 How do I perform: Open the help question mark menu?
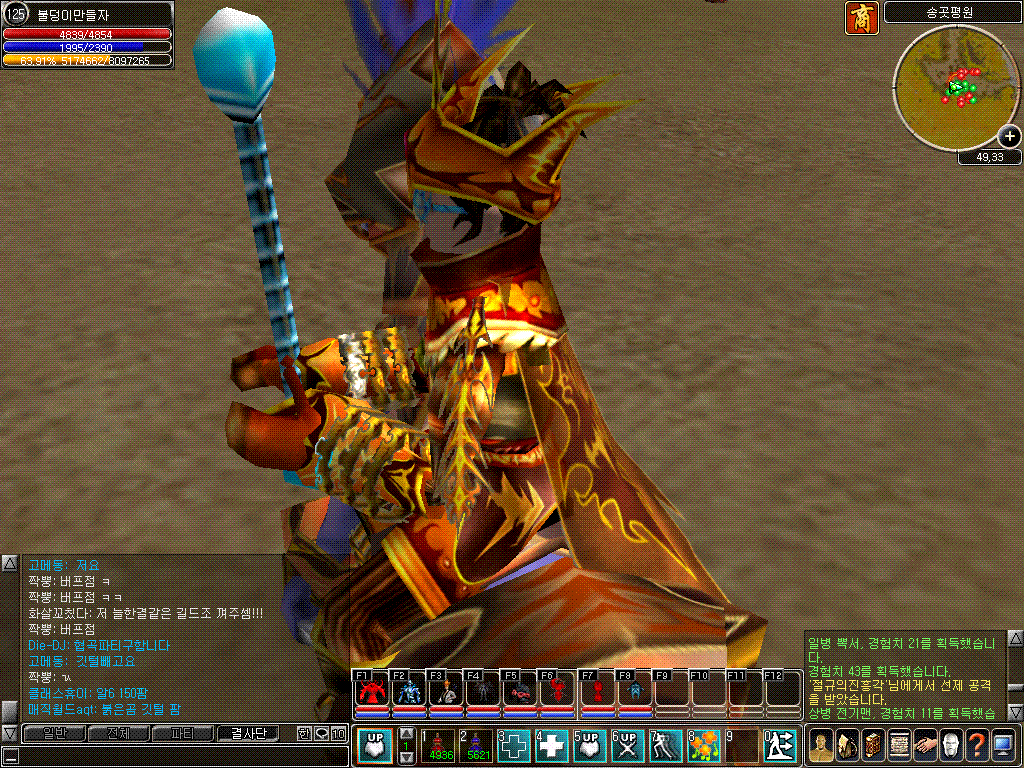point(977,746)
